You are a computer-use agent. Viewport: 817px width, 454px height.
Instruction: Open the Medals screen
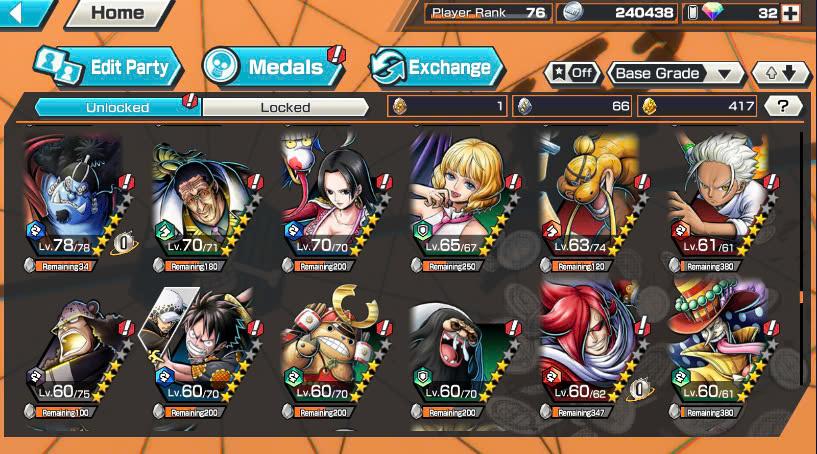[x=273, y=67]
